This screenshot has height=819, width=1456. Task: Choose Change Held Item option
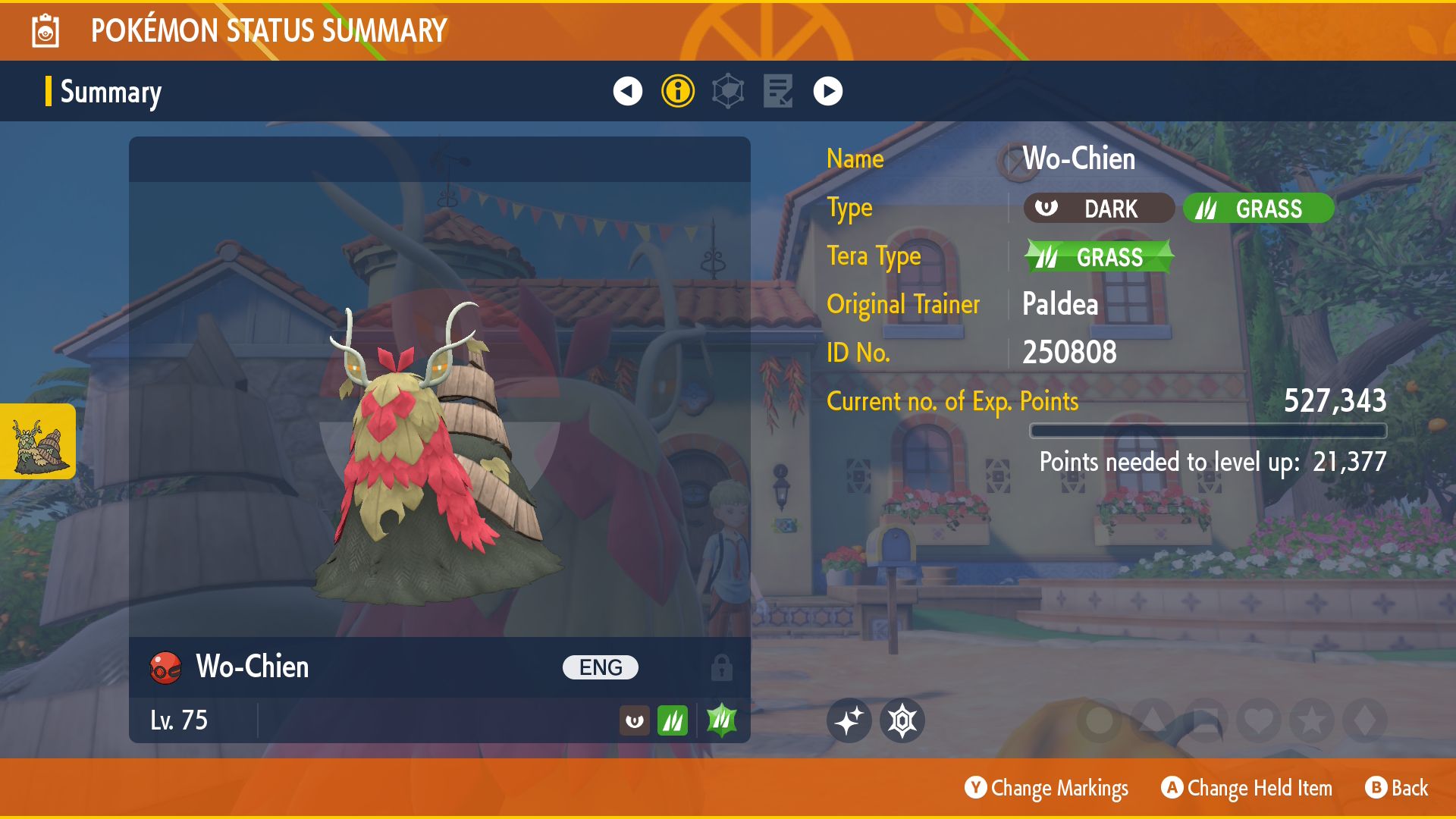click(x=1247, y=789)
